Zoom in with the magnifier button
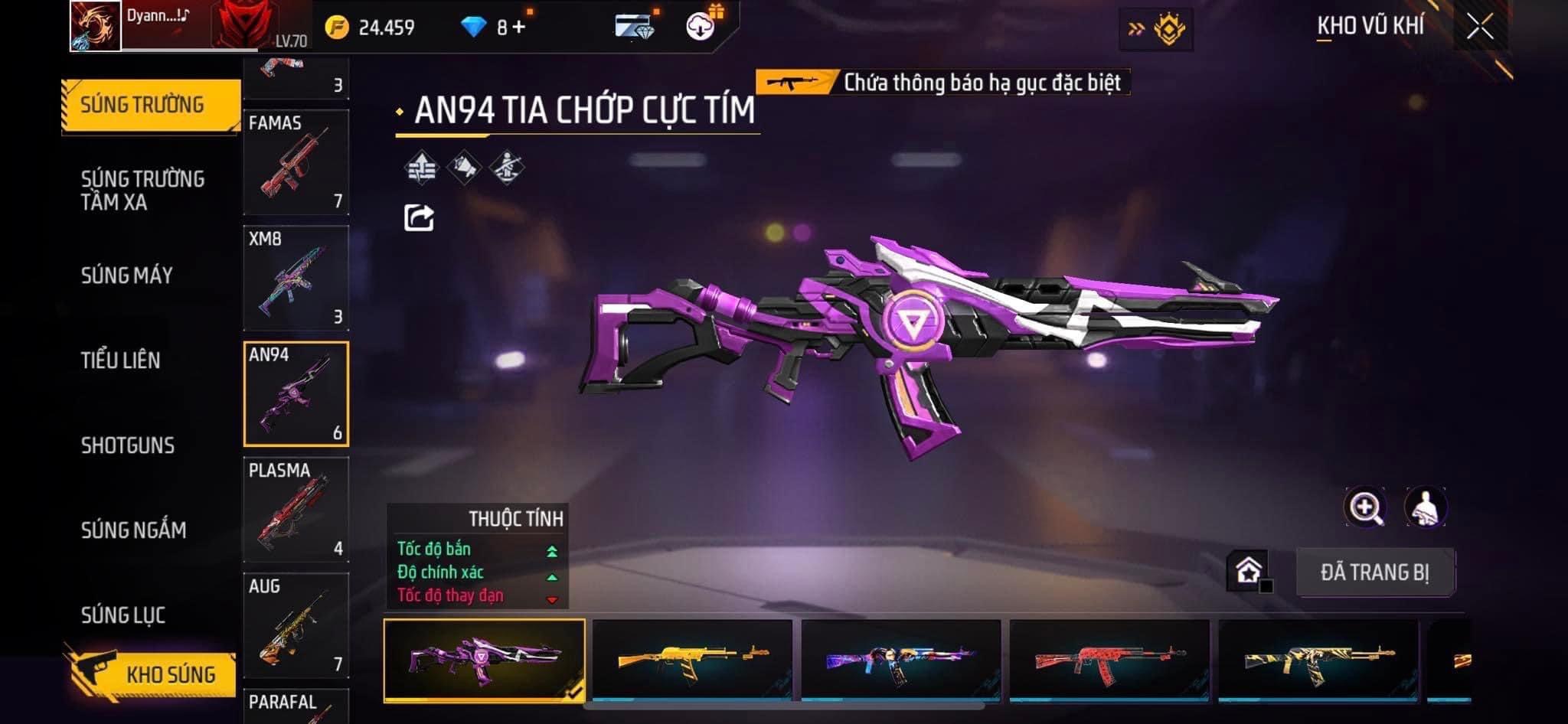This screenshot has width=1568, height=724. coord(1365,507)
